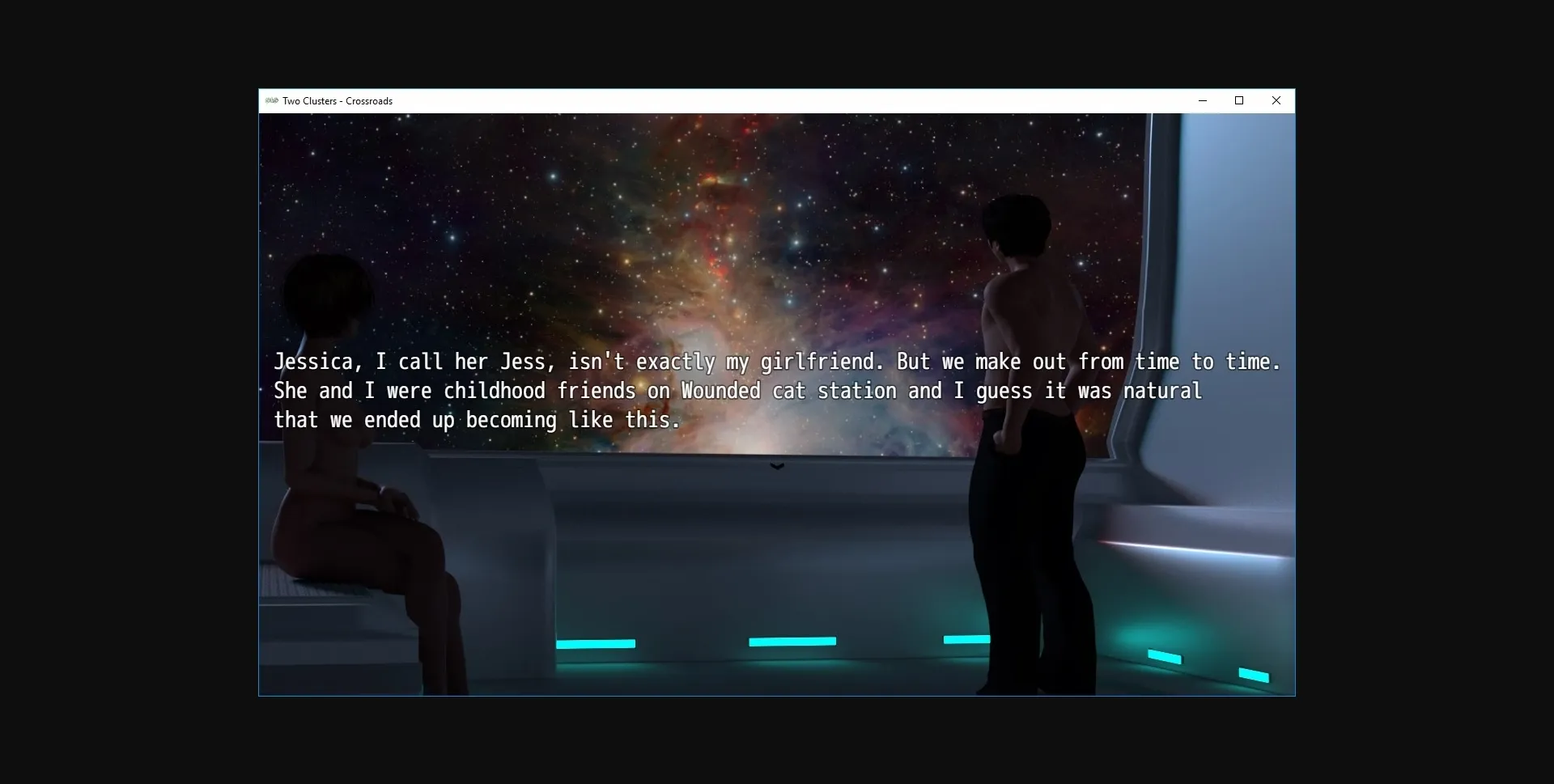Minimize the Two Clusters window
Screen dimensions: 1554x784
[x=1202, y=100]
